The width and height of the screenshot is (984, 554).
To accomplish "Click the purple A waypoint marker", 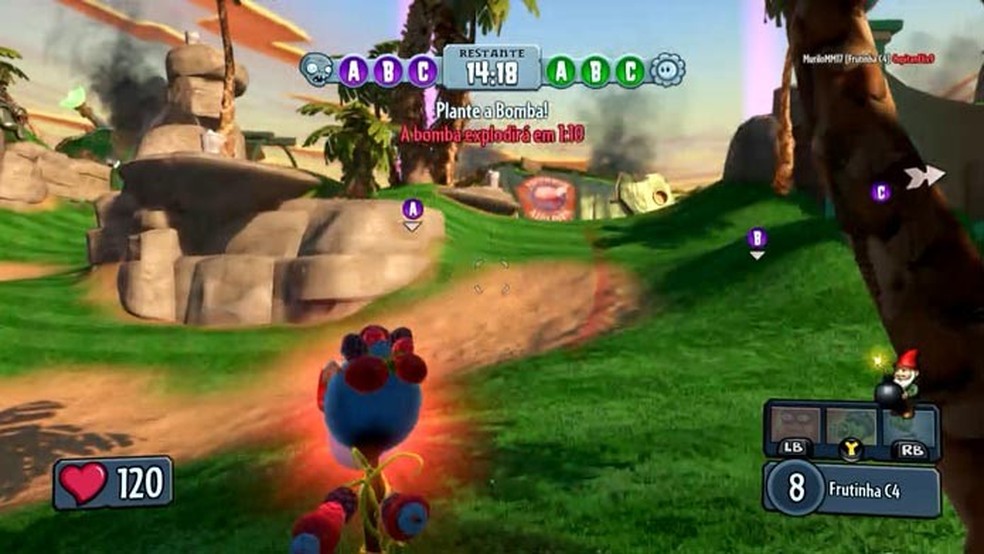I will (x=412, y=209).
